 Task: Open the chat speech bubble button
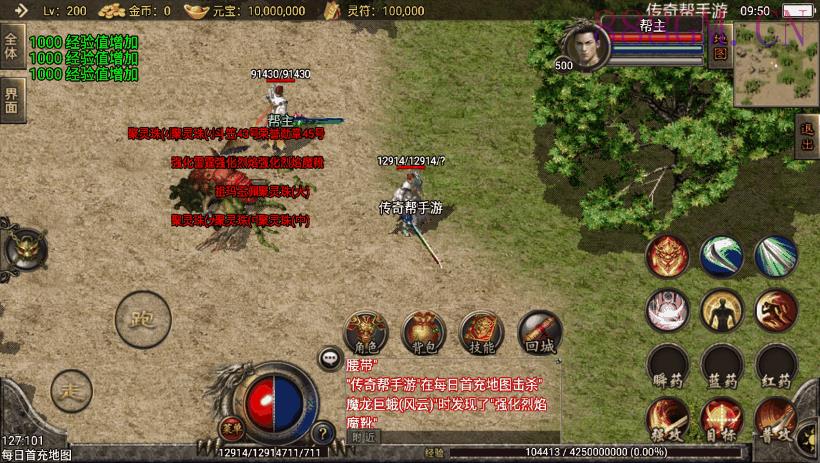pos(329,357)
